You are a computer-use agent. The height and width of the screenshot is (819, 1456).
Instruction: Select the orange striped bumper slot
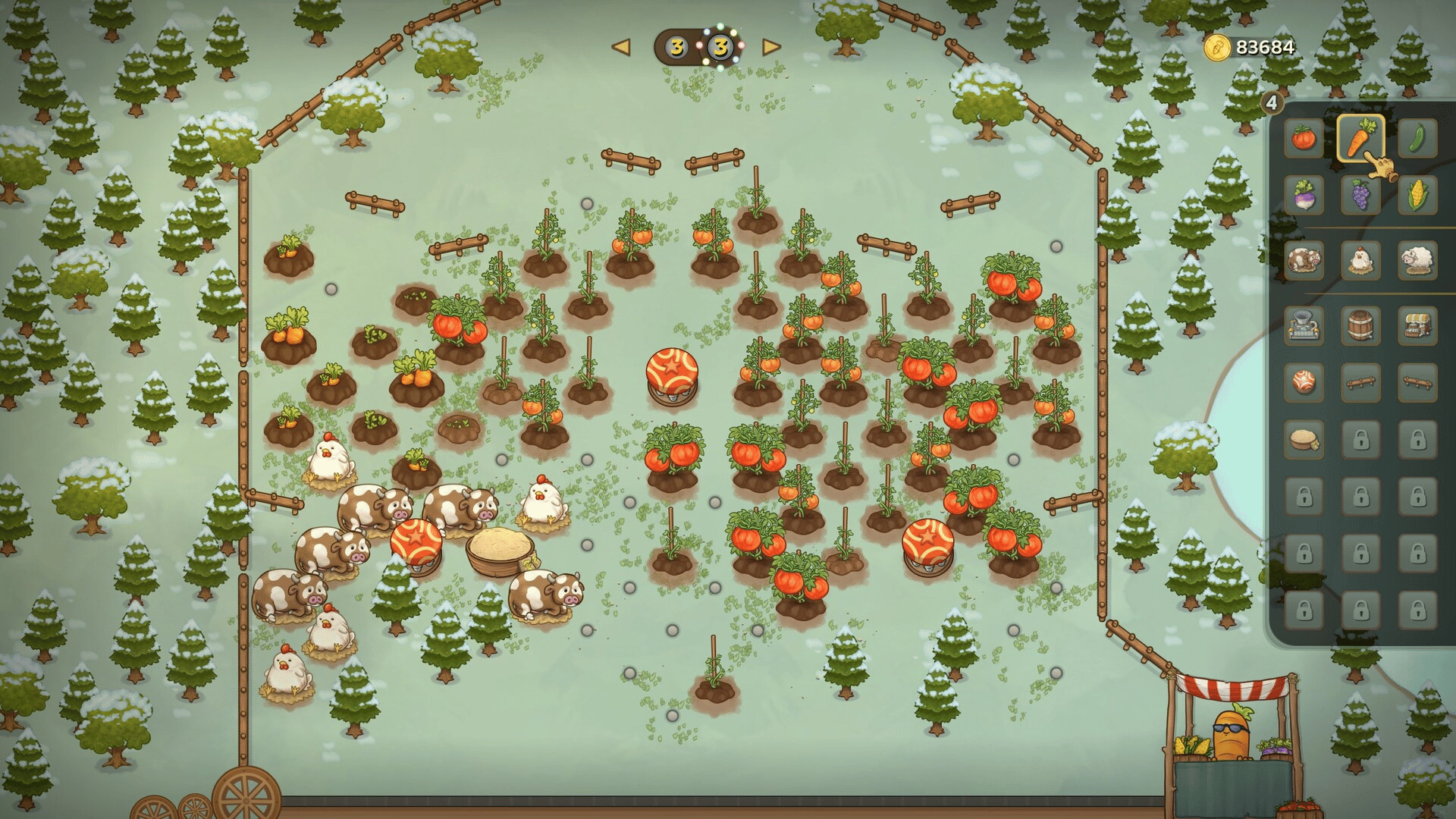1304,381
